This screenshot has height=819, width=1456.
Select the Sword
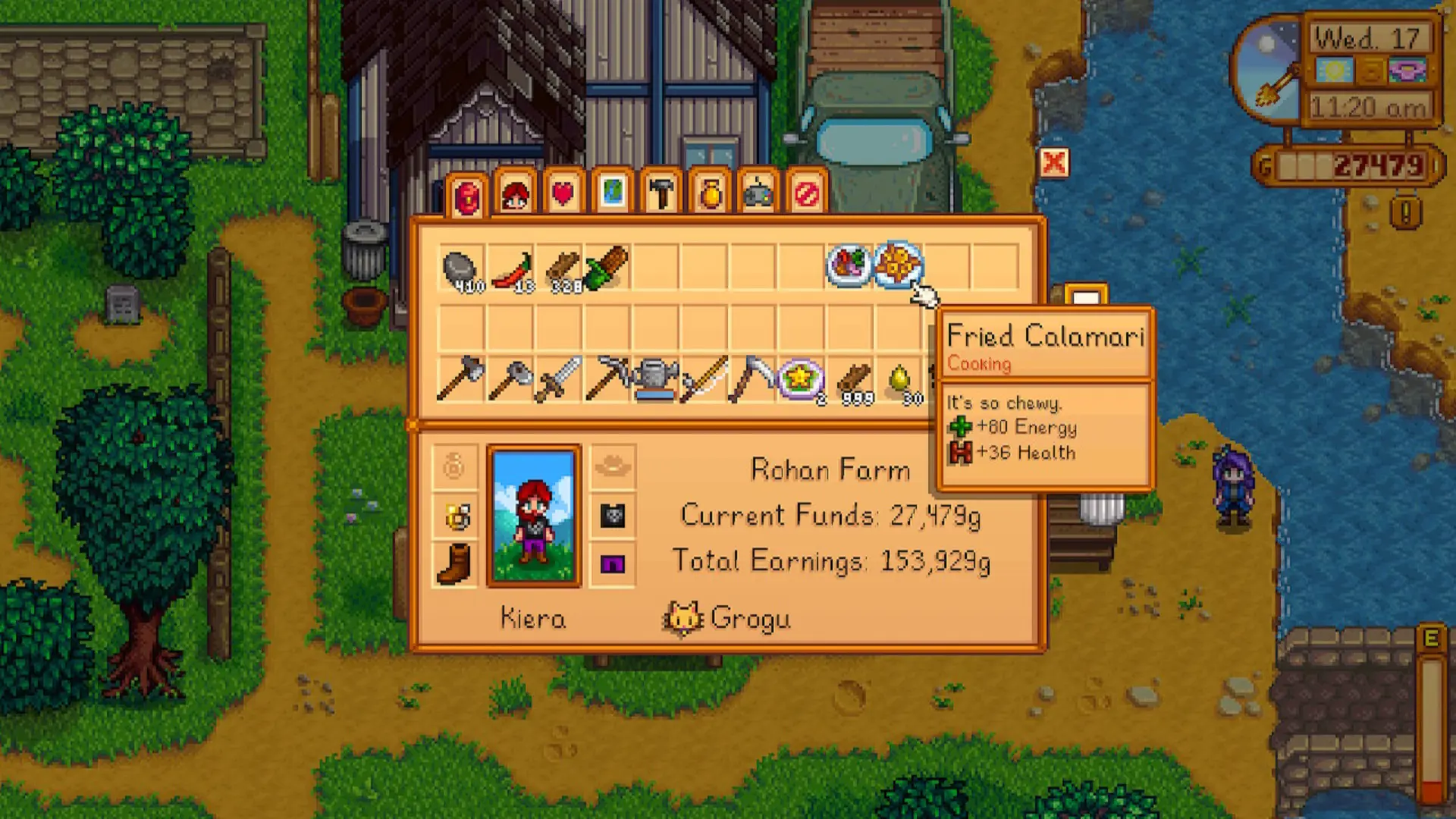pyautogui.click(x=559, y=379)
